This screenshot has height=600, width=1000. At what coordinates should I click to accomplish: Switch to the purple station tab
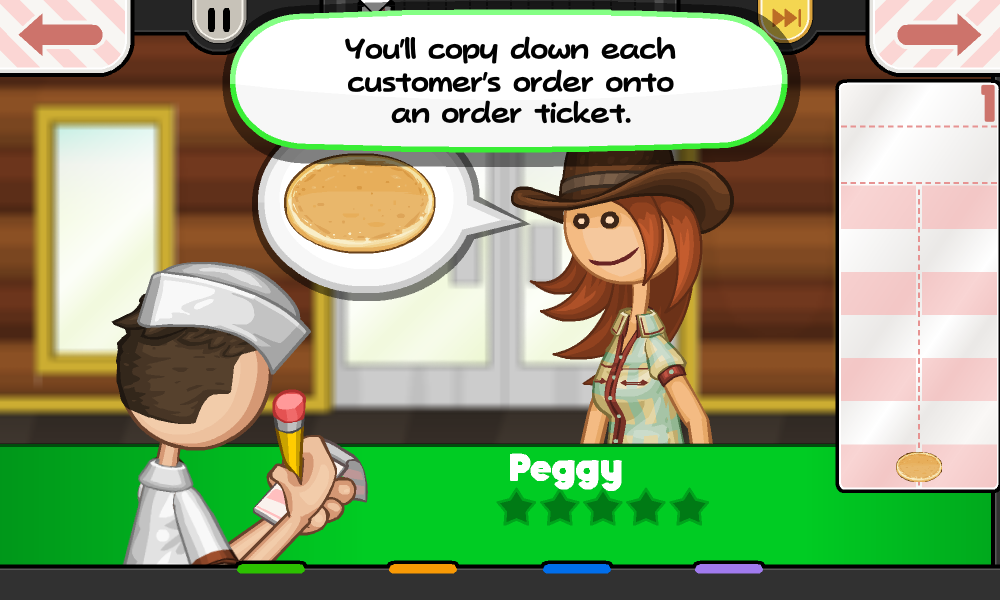[729, 568]
